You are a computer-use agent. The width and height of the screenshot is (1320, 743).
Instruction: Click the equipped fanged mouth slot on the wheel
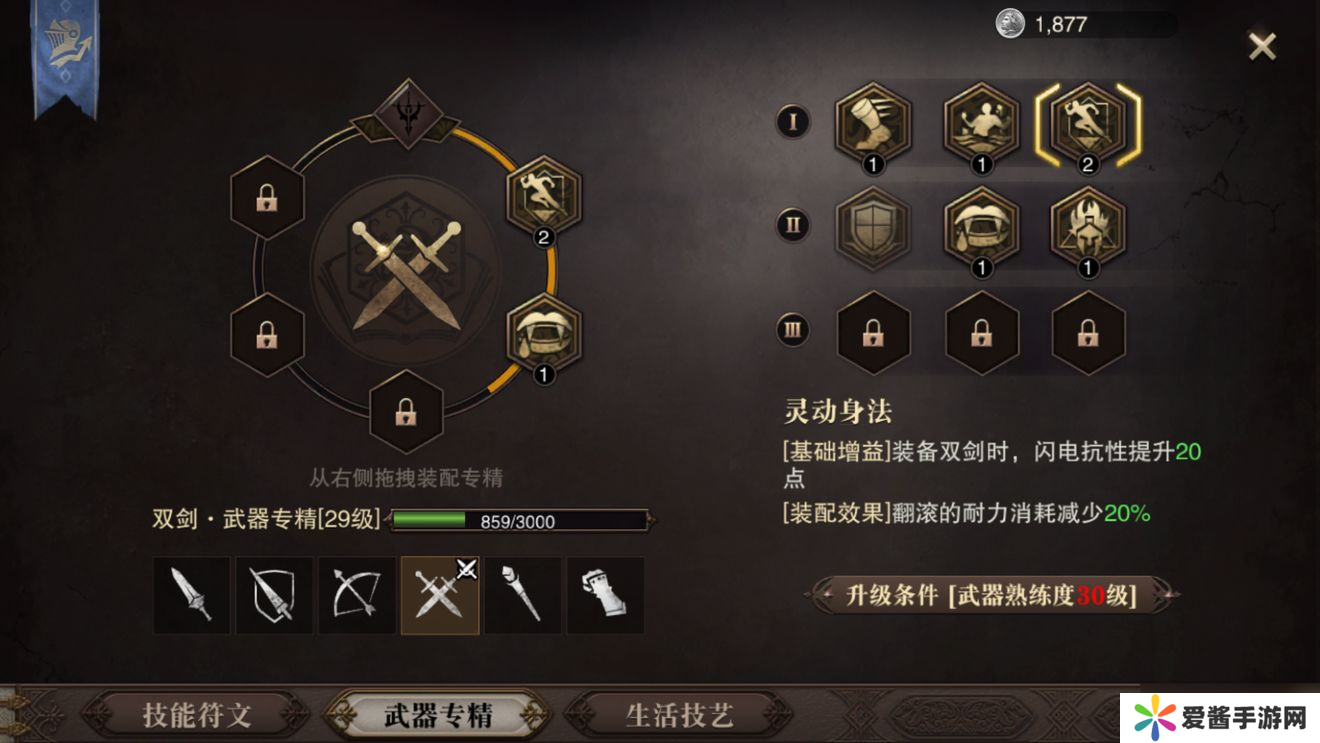pos(544,335)
